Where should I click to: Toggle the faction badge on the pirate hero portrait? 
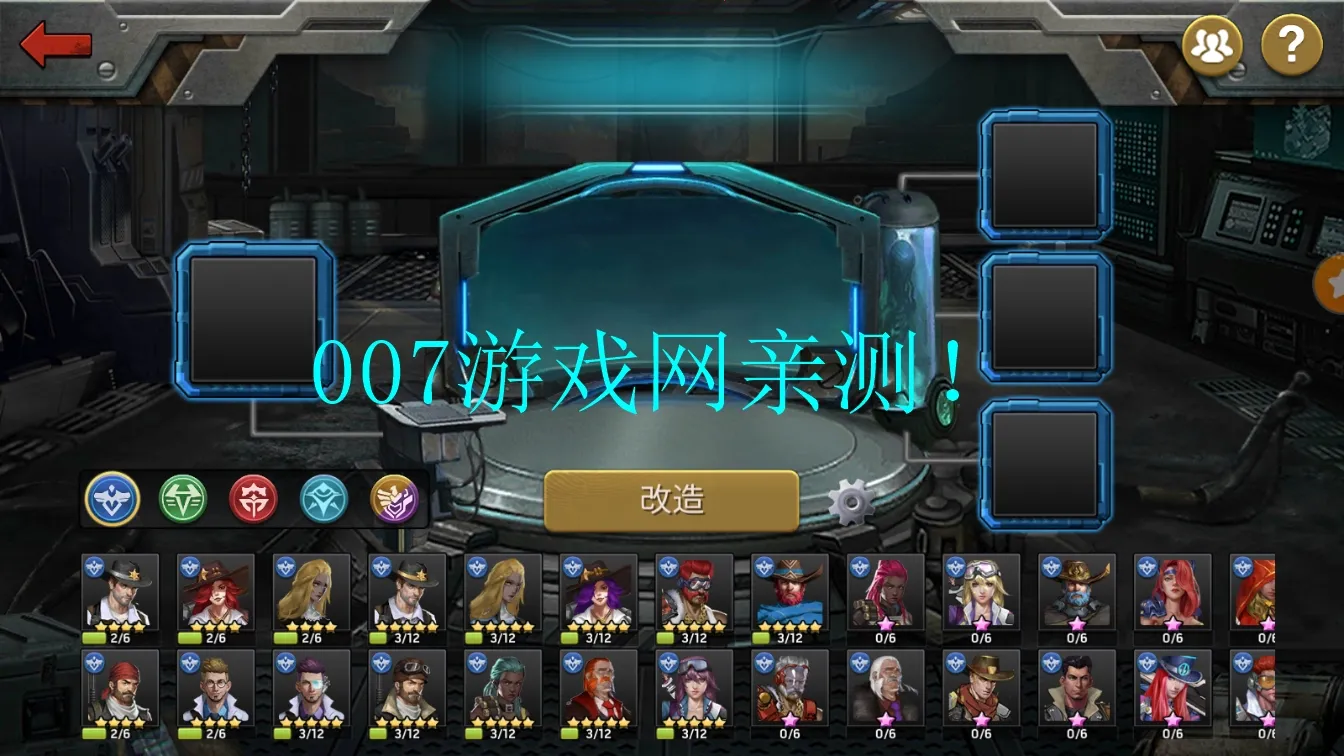(x=95, y=663)
